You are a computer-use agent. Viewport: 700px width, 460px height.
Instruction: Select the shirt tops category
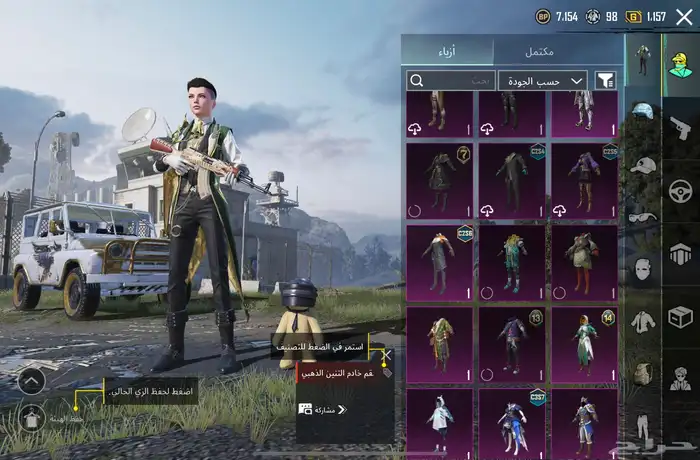click(642, 321)
